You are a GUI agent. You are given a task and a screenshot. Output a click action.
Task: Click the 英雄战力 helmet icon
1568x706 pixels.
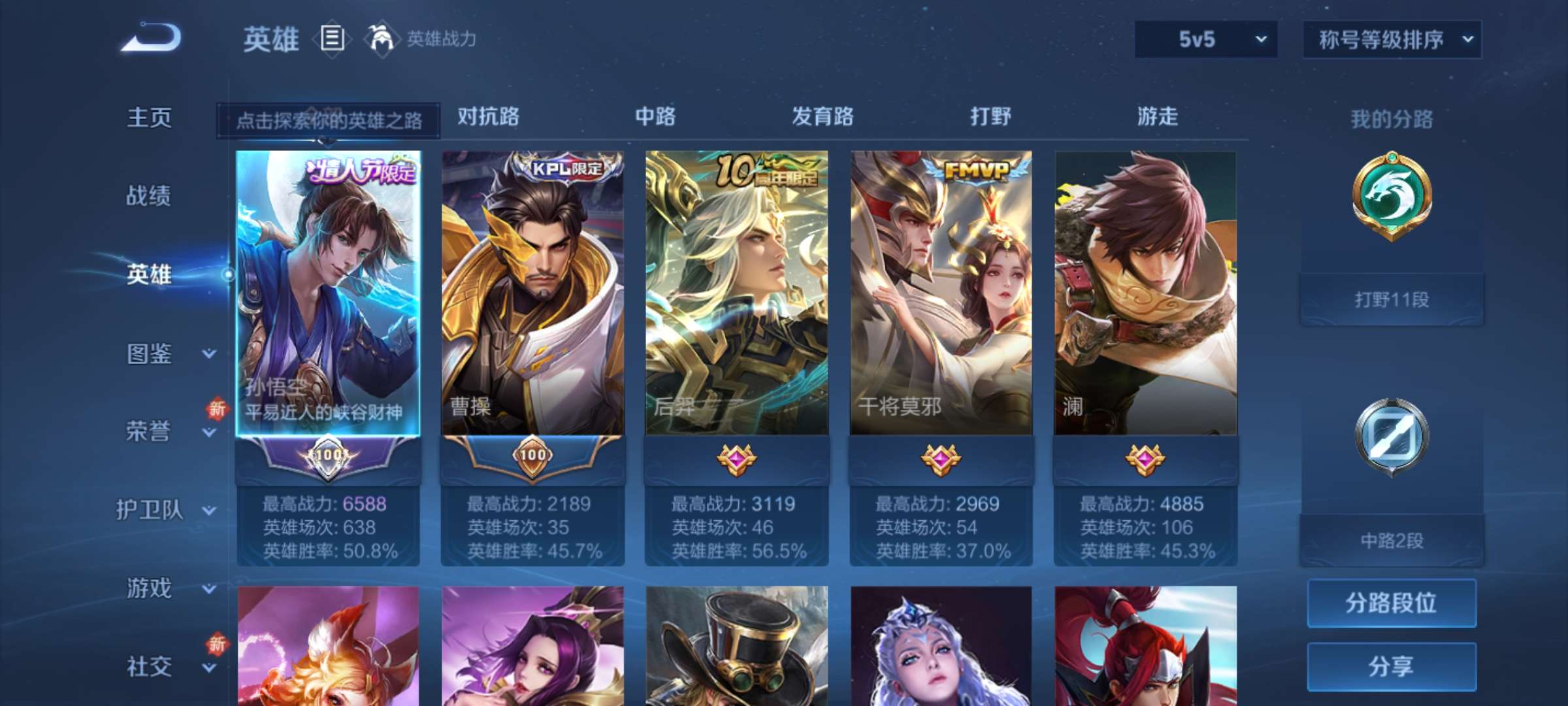click(380, 41)
